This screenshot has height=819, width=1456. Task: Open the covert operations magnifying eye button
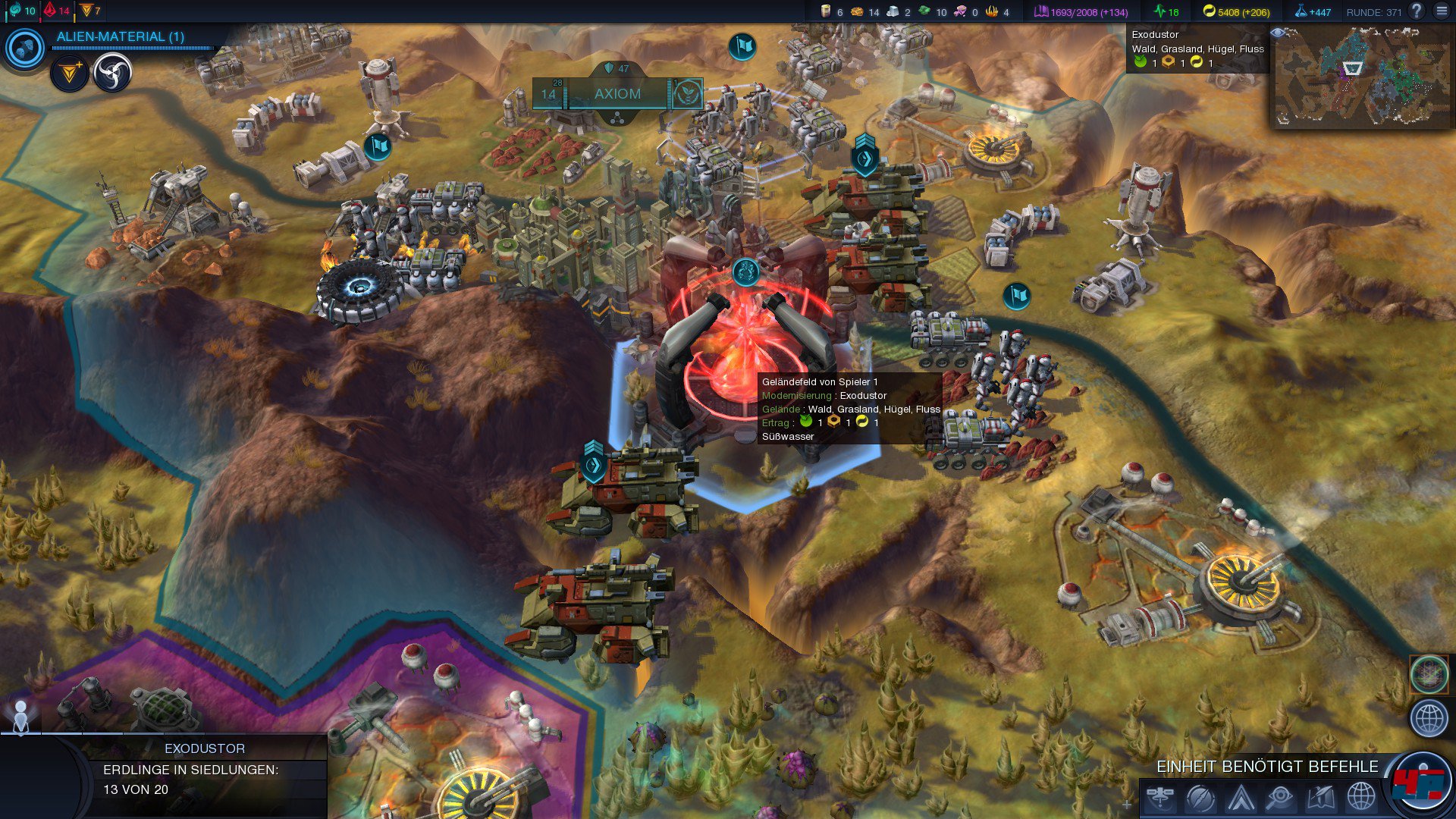(1280, 798)
